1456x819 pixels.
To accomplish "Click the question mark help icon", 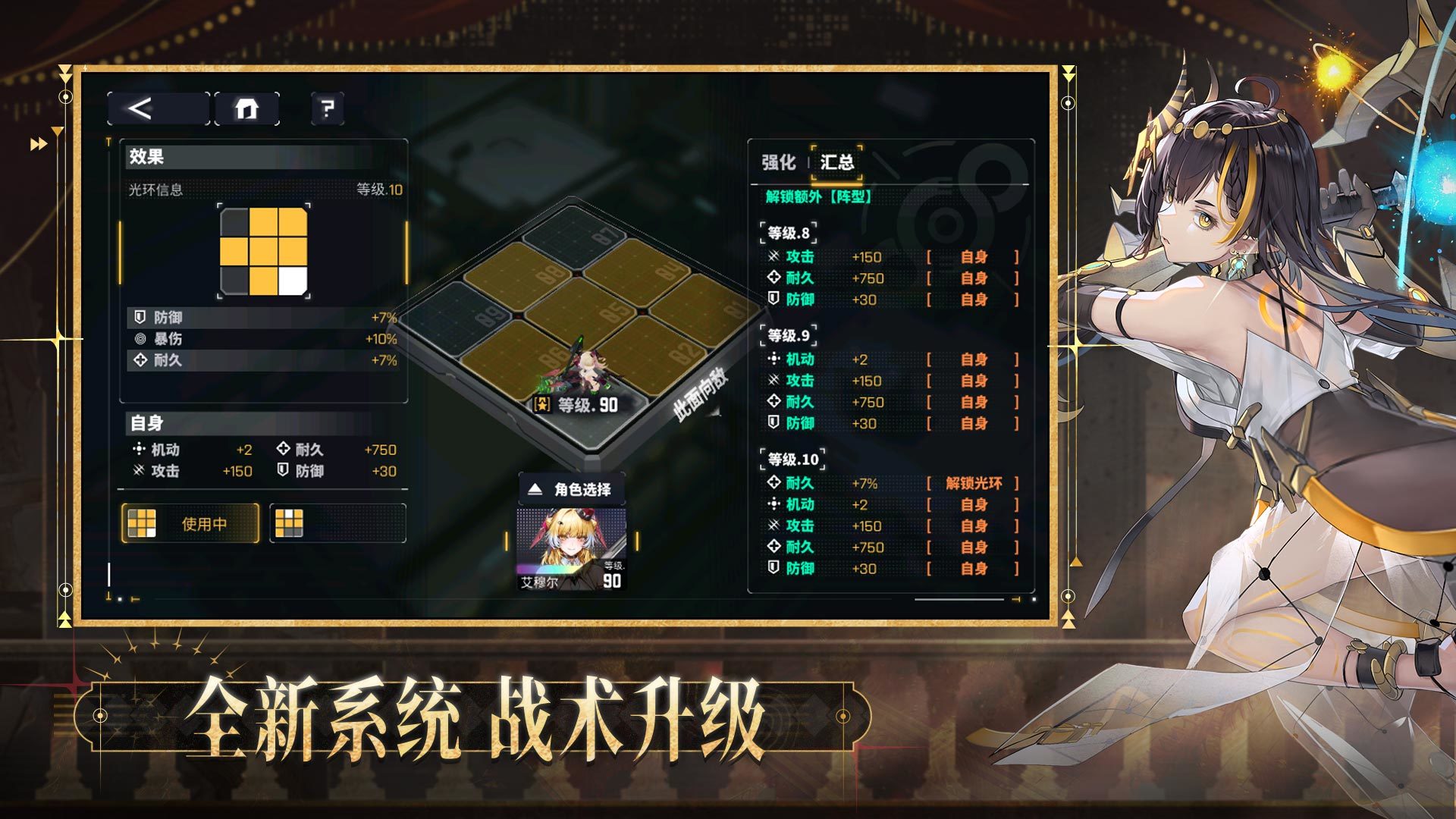I will tap(326, 108).
